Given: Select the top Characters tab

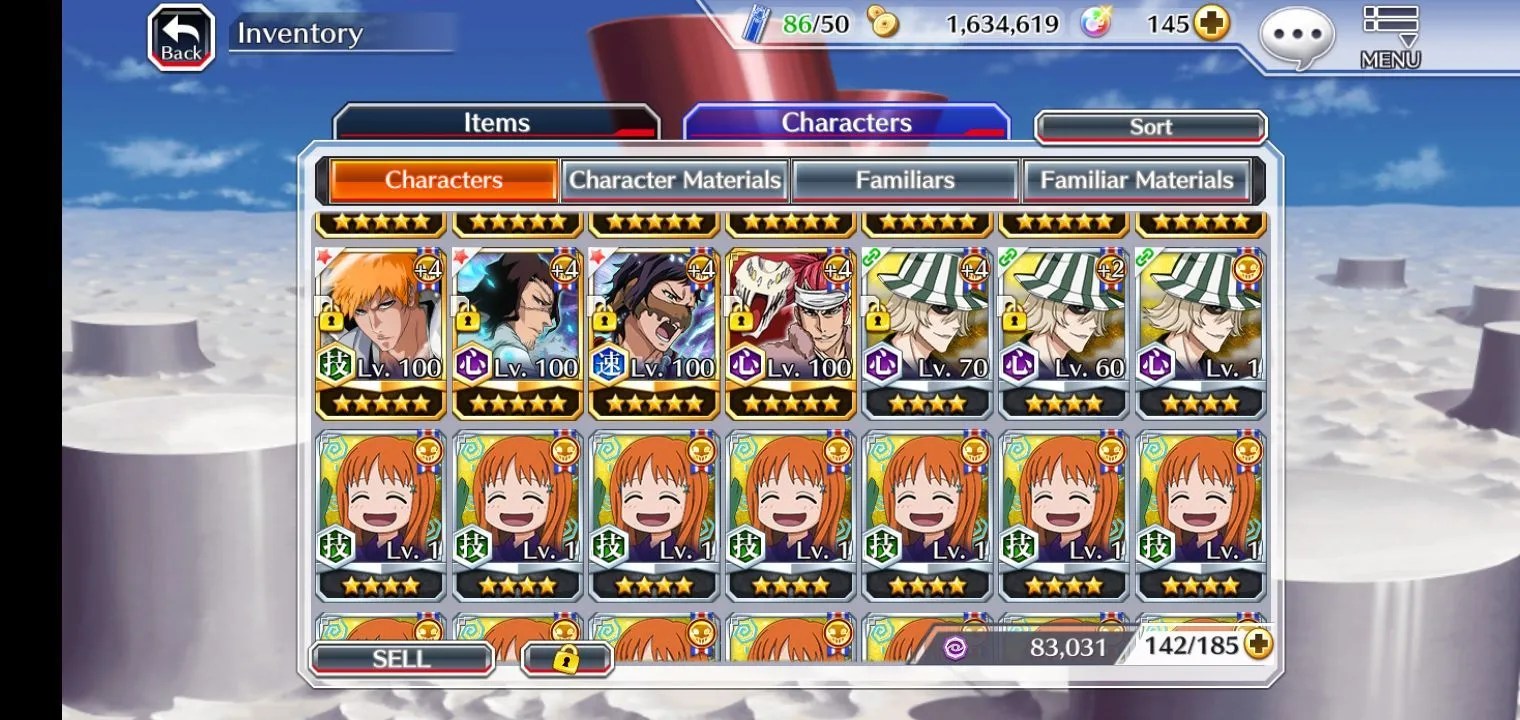Looking at the screenshot, I should (x=846, y=123).
